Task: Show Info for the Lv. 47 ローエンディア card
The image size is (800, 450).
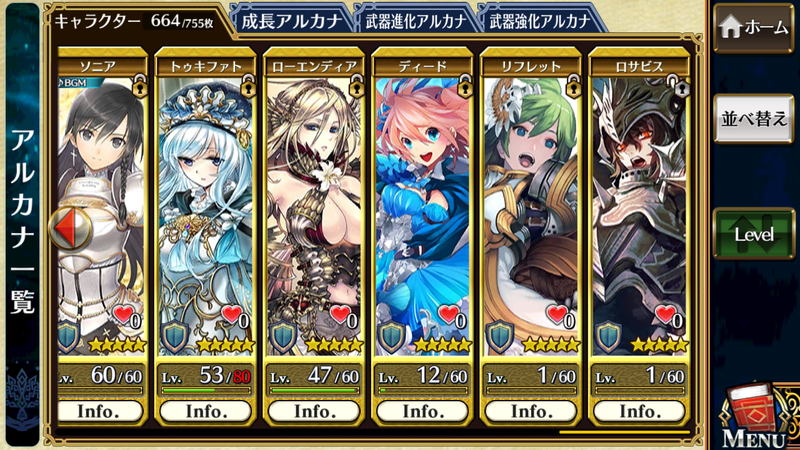Action: pyautogui.click(x=313, y=411)
